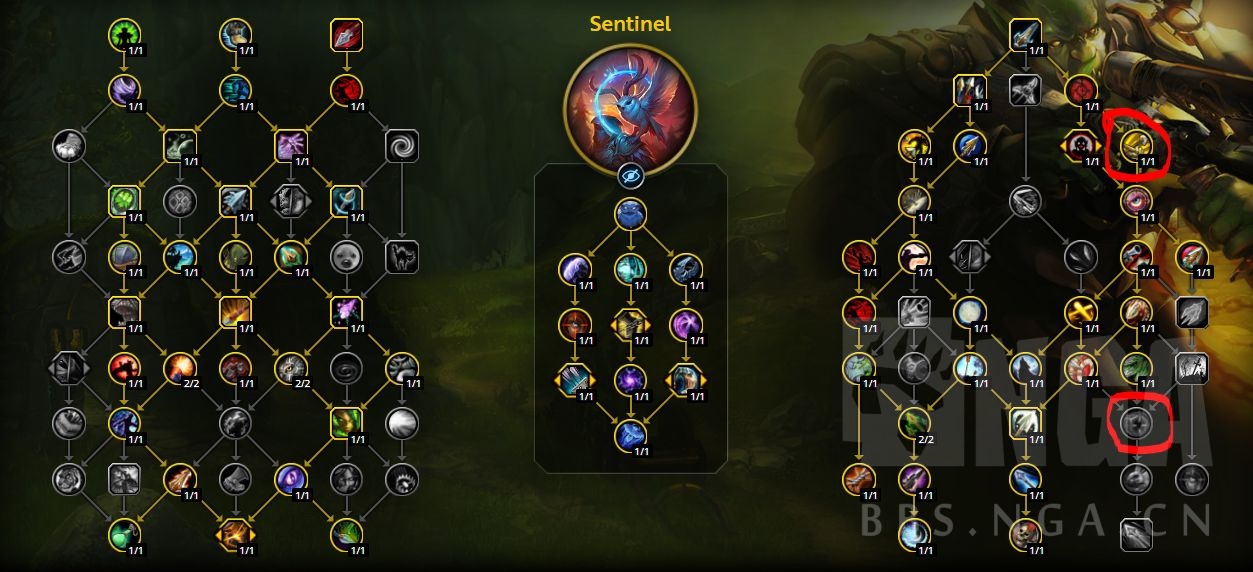Viewport: 1253px width, 572px height.
Task: Toggle the eye icon under the Sentinel portrait
Action: [x=630, y=177]
